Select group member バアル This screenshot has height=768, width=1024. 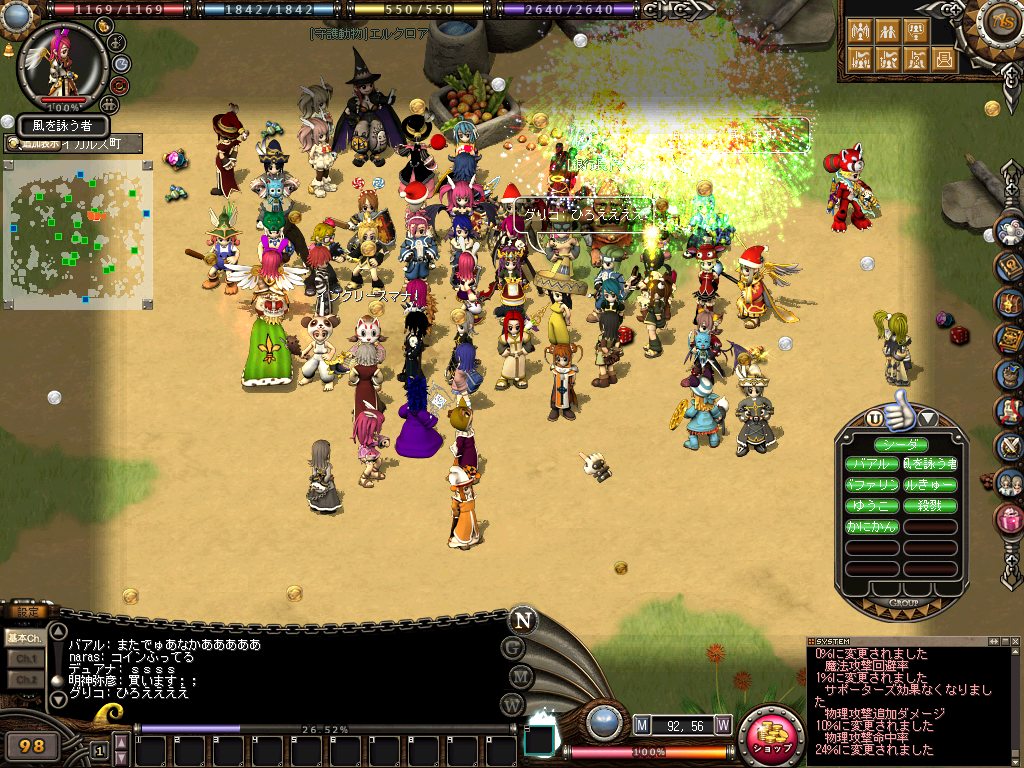coord(872,465)
